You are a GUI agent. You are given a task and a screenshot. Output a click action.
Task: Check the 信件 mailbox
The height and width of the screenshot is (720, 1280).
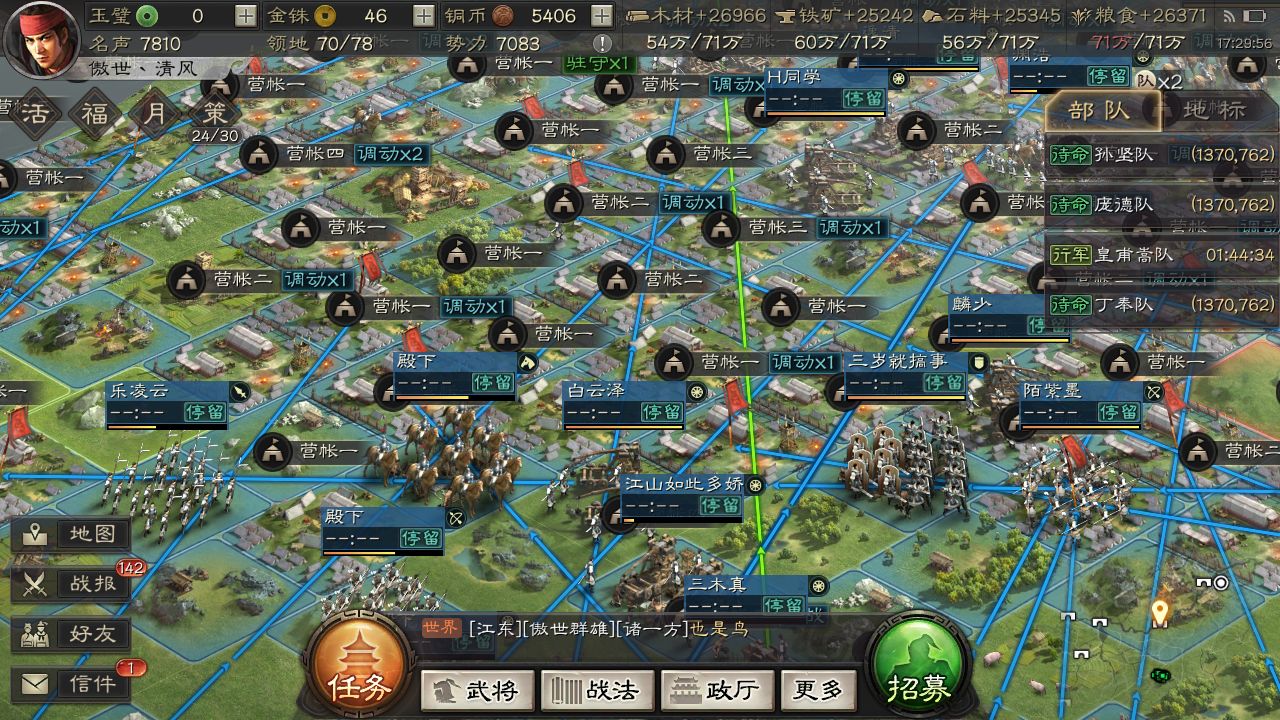pos(72,684)
